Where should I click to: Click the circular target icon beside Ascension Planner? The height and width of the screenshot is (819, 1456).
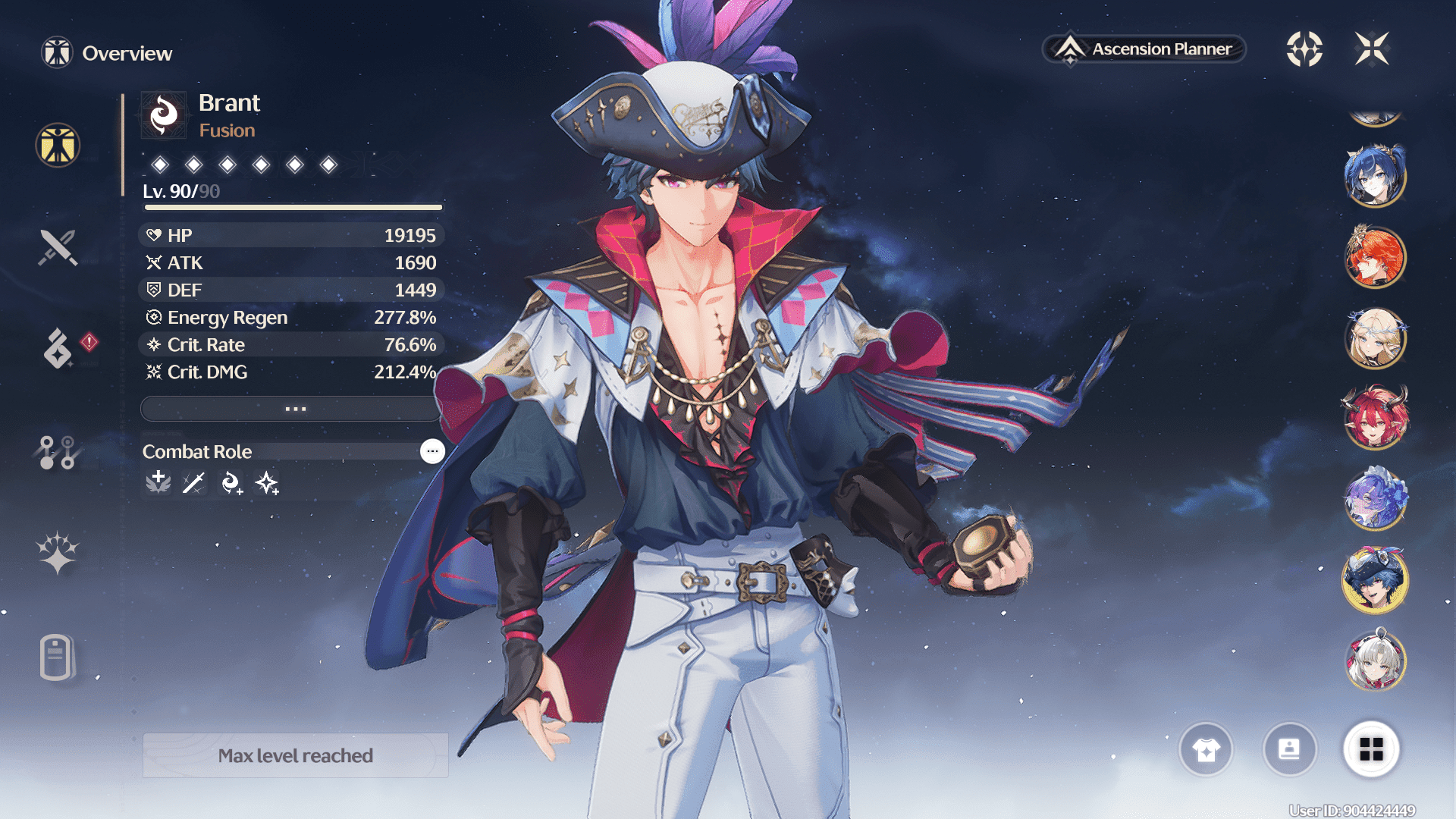coord(1304,49)
